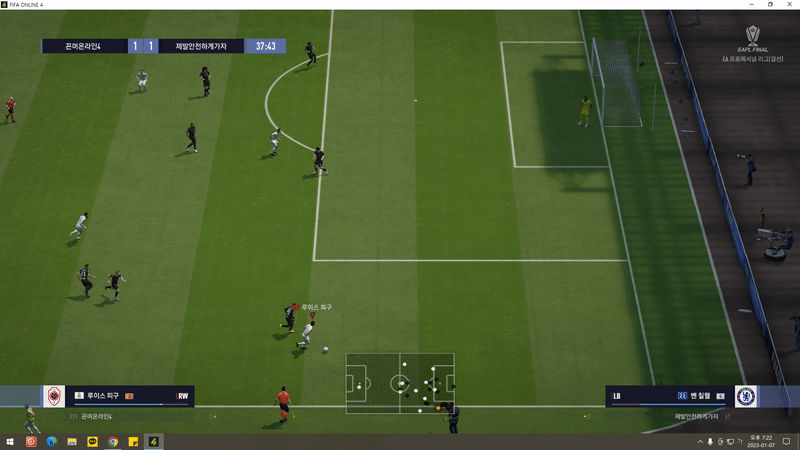Switch to Google Chrome on the taskbar
The height and width of the screenshot is (450, 800).
(x=113, y=441)
